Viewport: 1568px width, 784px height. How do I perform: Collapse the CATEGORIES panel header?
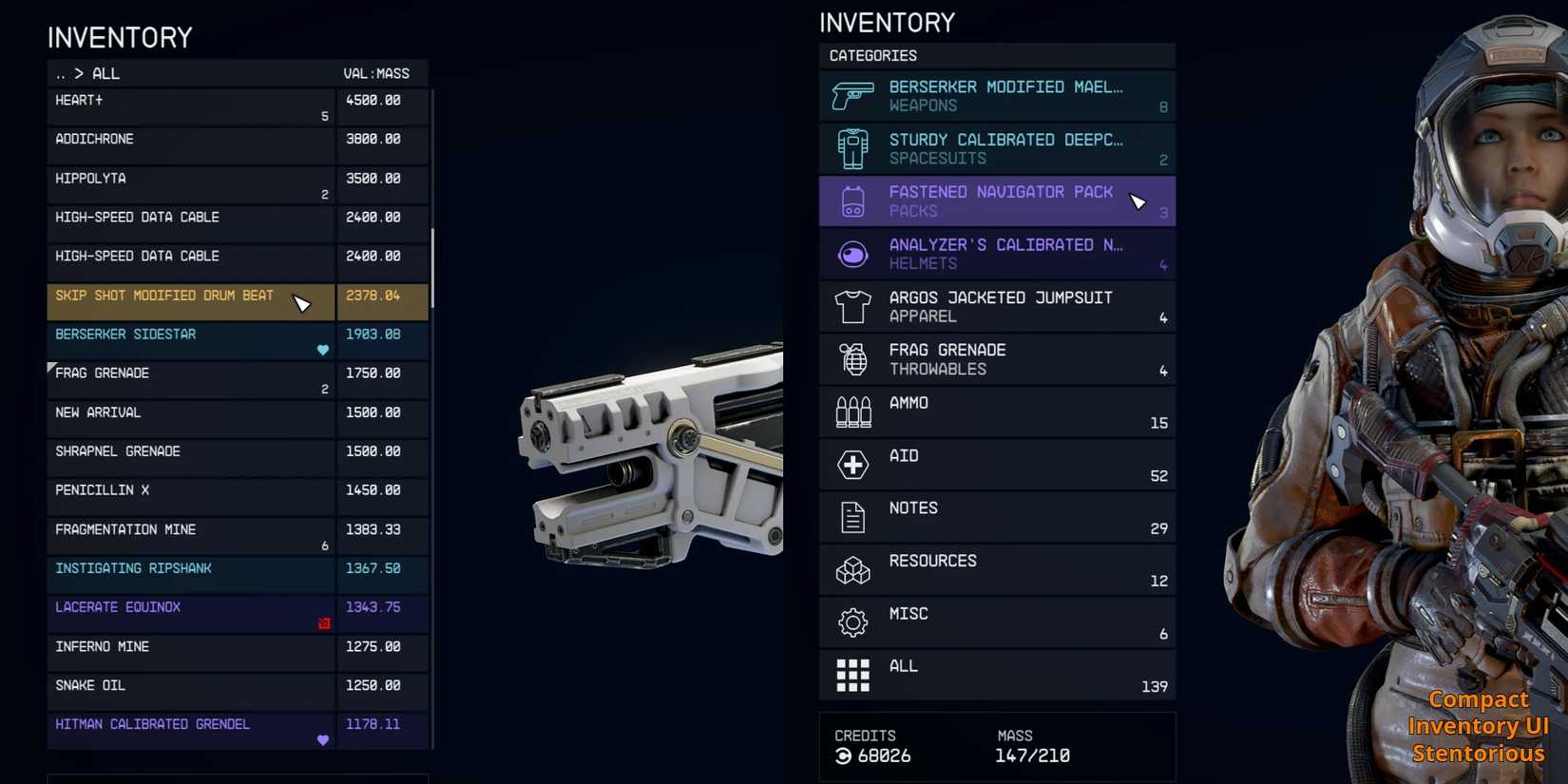click(871, 56)
